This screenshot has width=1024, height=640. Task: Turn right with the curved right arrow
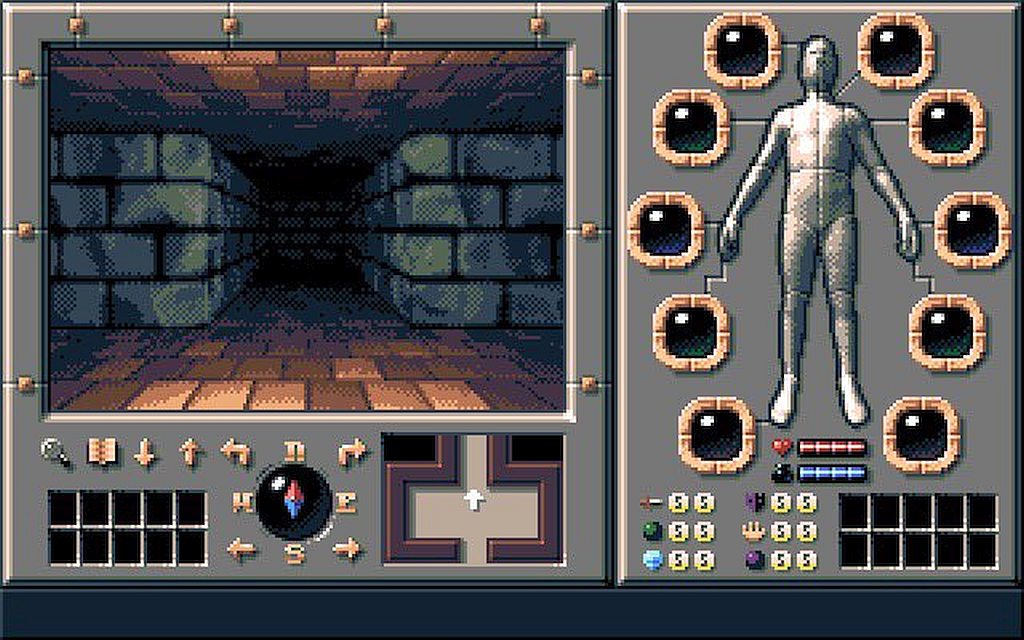[x=351, y=453]
